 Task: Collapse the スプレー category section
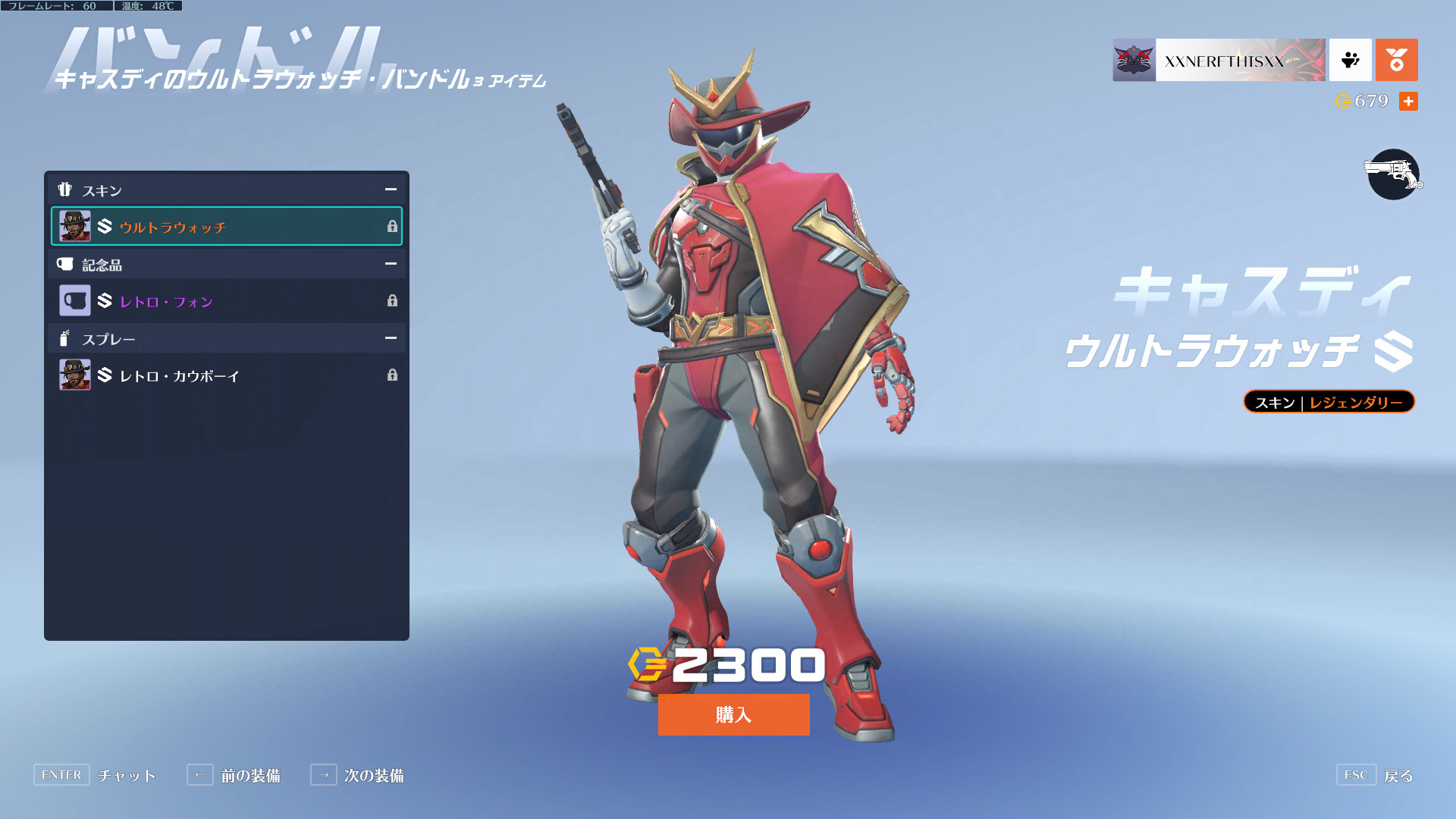point(391,338)
